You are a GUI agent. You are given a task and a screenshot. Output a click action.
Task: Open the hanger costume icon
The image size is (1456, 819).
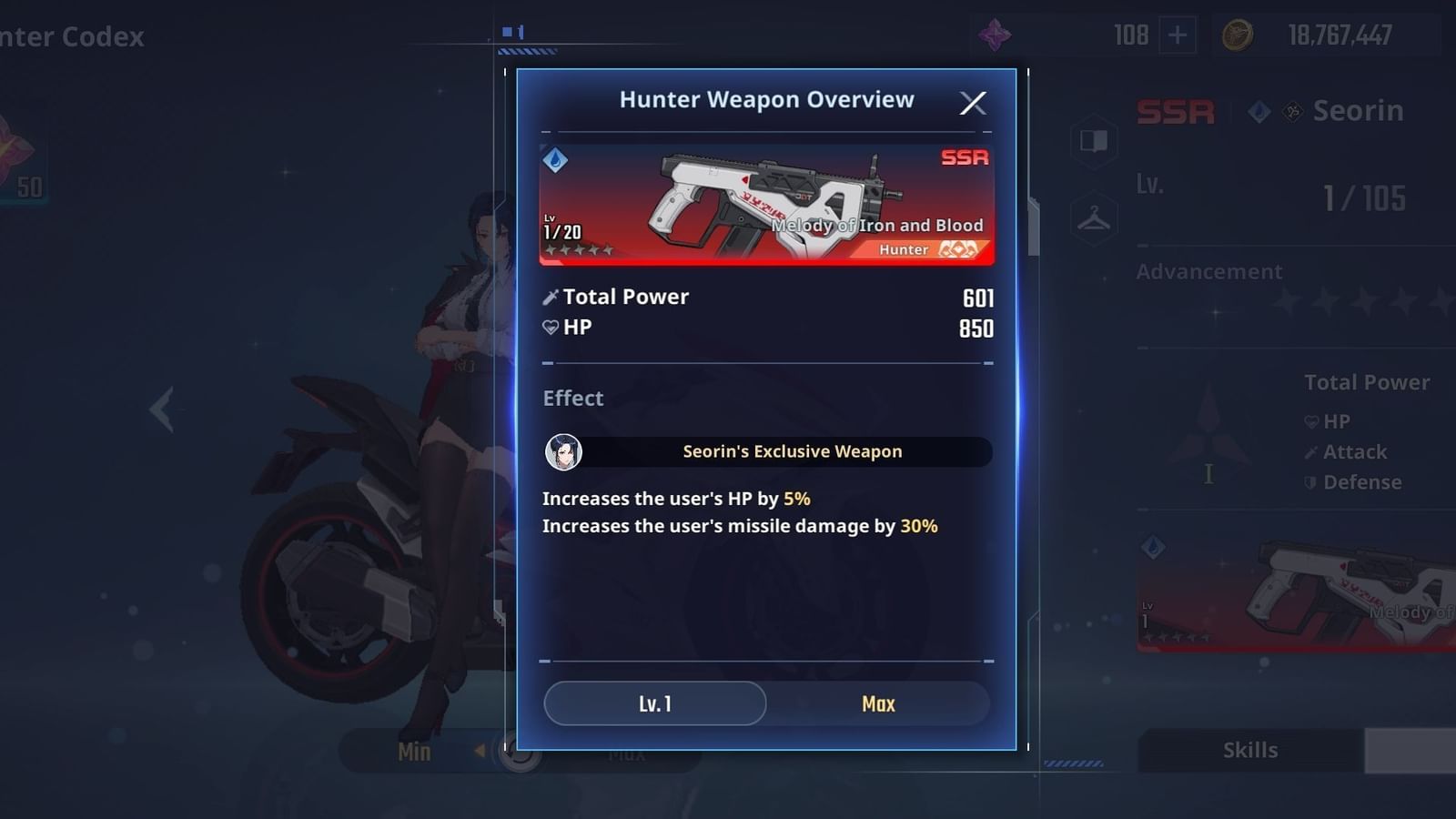(1094, 219)
